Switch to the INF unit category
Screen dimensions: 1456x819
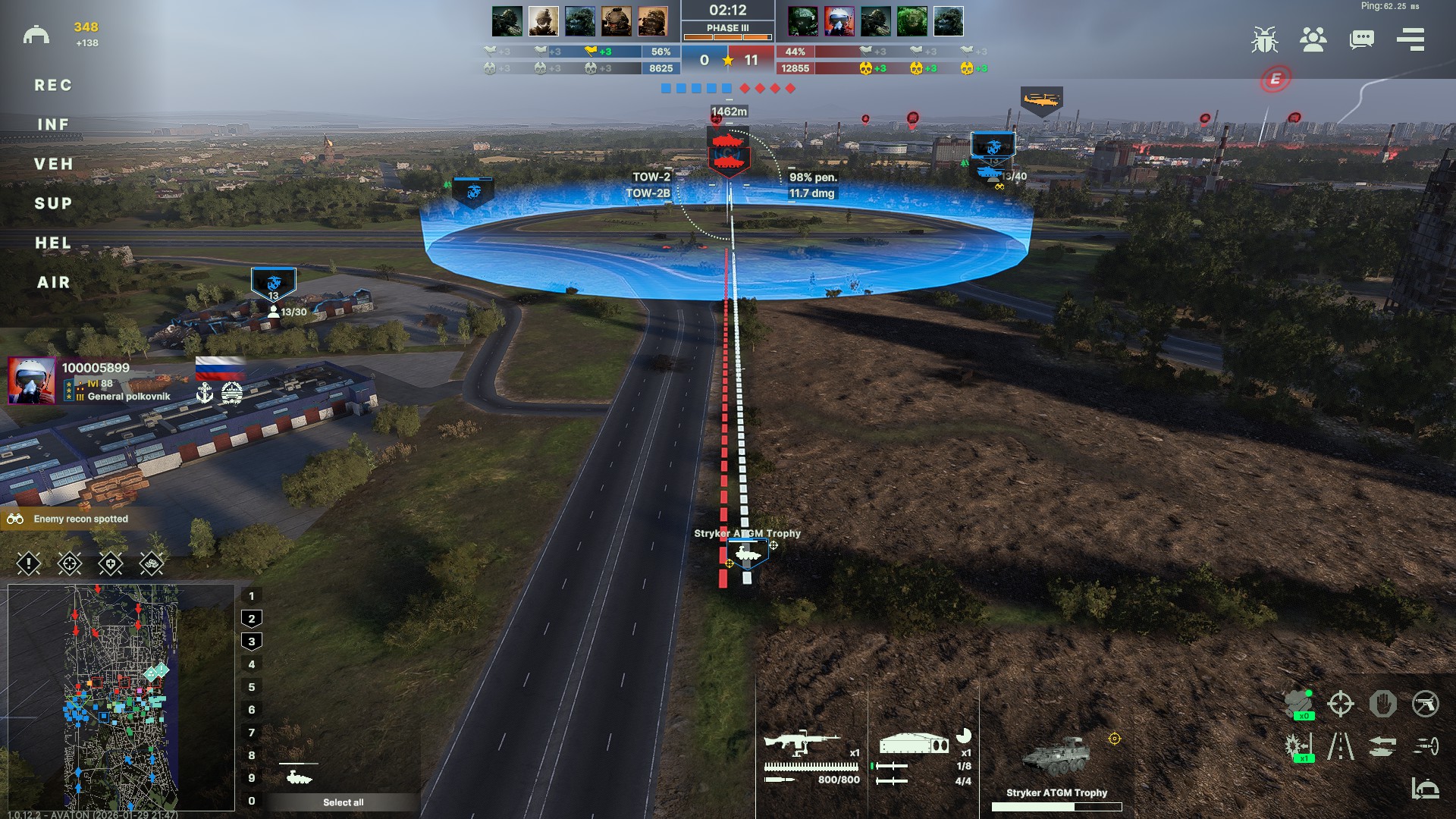click(x=53, y=124)
